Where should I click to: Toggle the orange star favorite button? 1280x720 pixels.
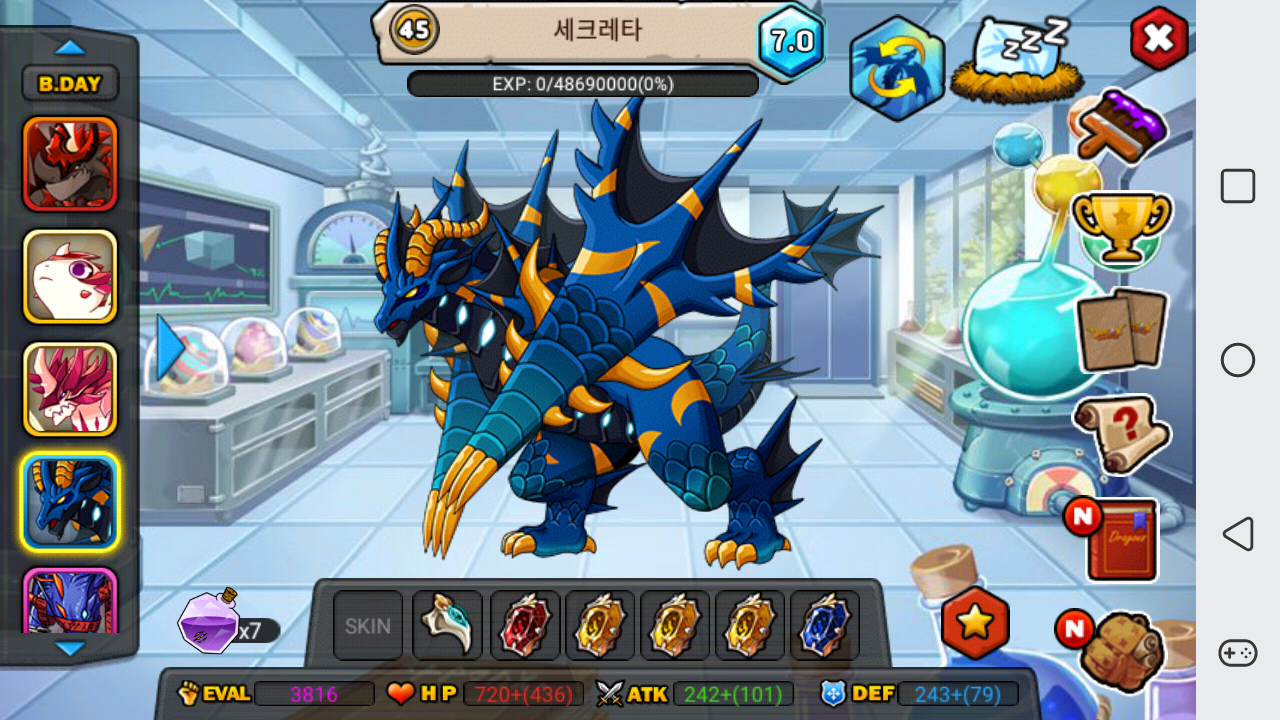click(x=975, y=622)
